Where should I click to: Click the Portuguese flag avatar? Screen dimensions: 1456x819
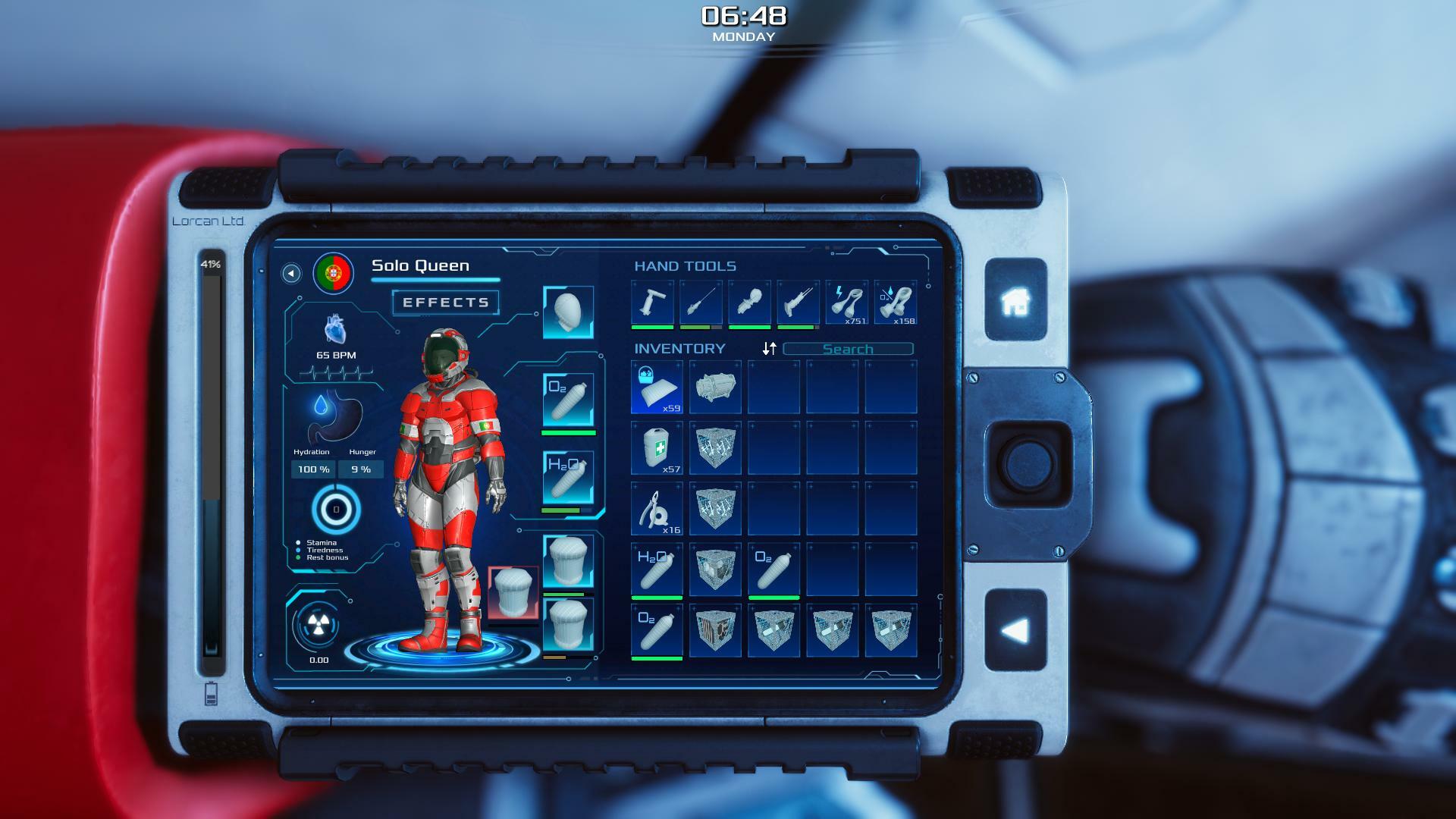[333, 272]
